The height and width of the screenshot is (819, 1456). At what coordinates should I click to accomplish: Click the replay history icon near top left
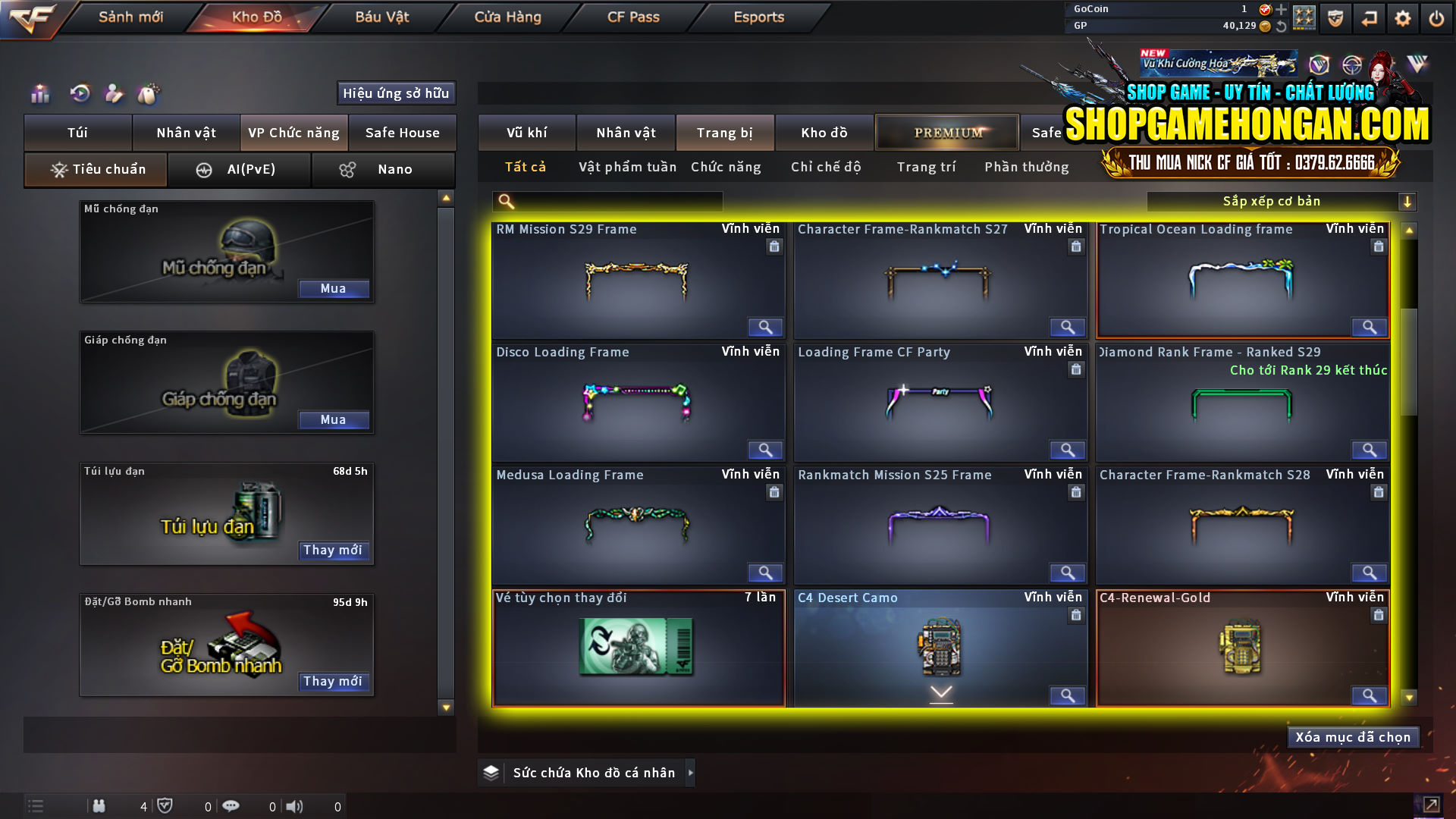pos(79,93)
